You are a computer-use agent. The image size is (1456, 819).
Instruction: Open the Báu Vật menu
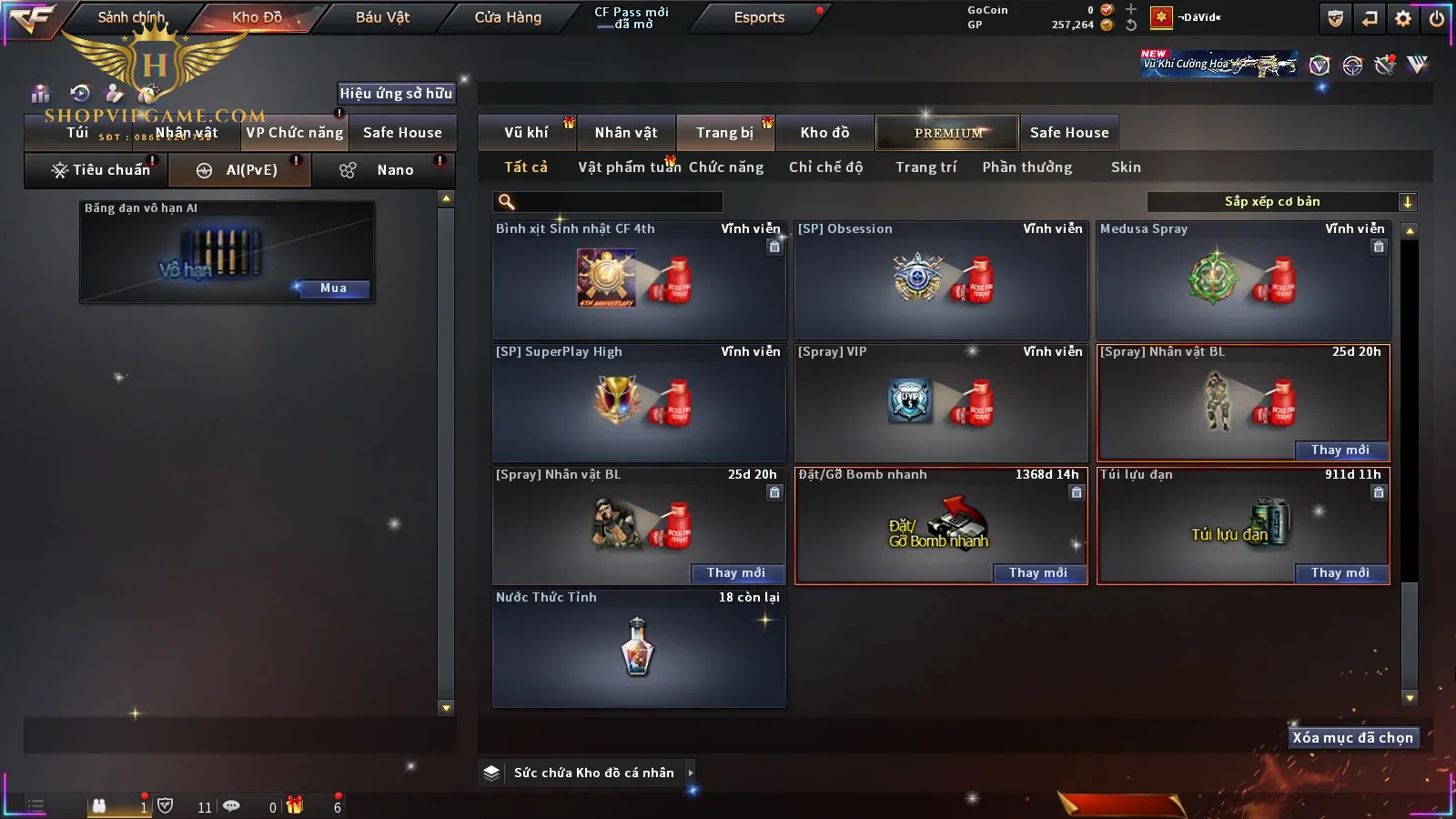coord(382,17)
